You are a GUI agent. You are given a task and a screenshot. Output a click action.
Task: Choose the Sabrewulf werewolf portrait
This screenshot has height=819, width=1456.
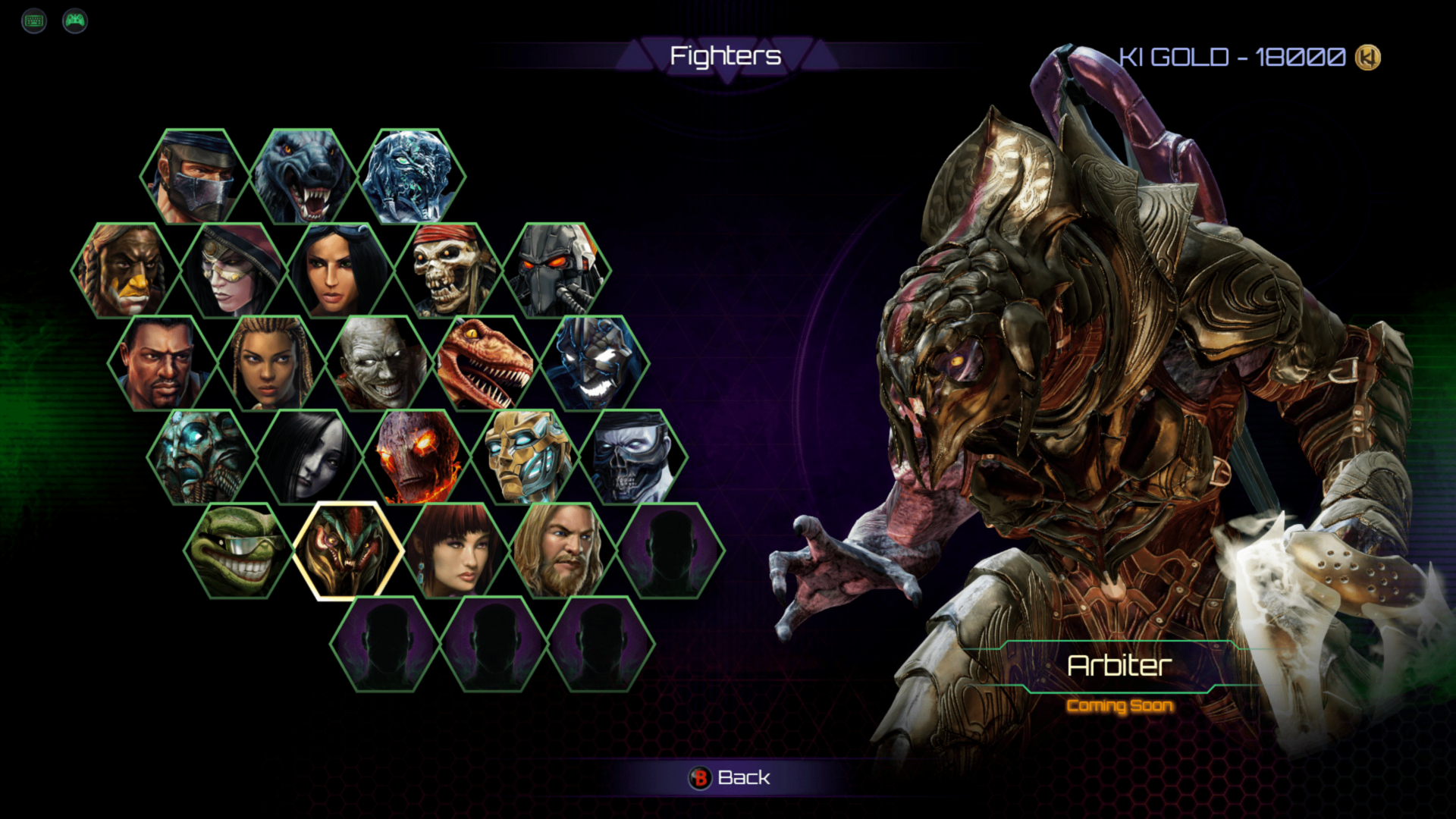tap(303, 177)
